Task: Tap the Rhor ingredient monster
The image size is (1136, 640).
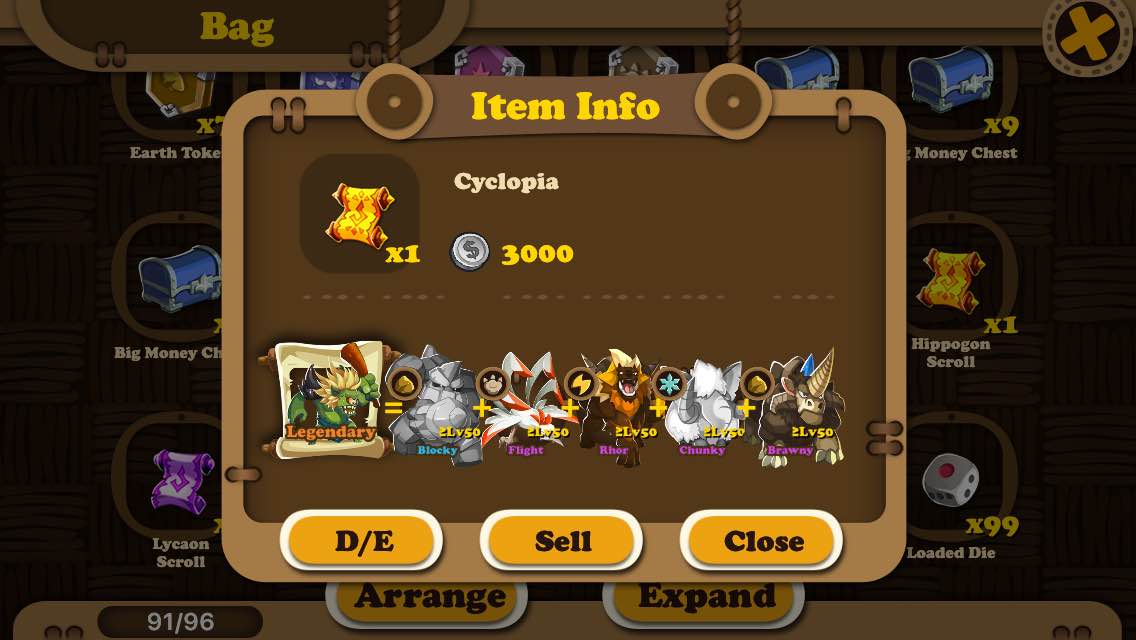Action: pos(612,407)
